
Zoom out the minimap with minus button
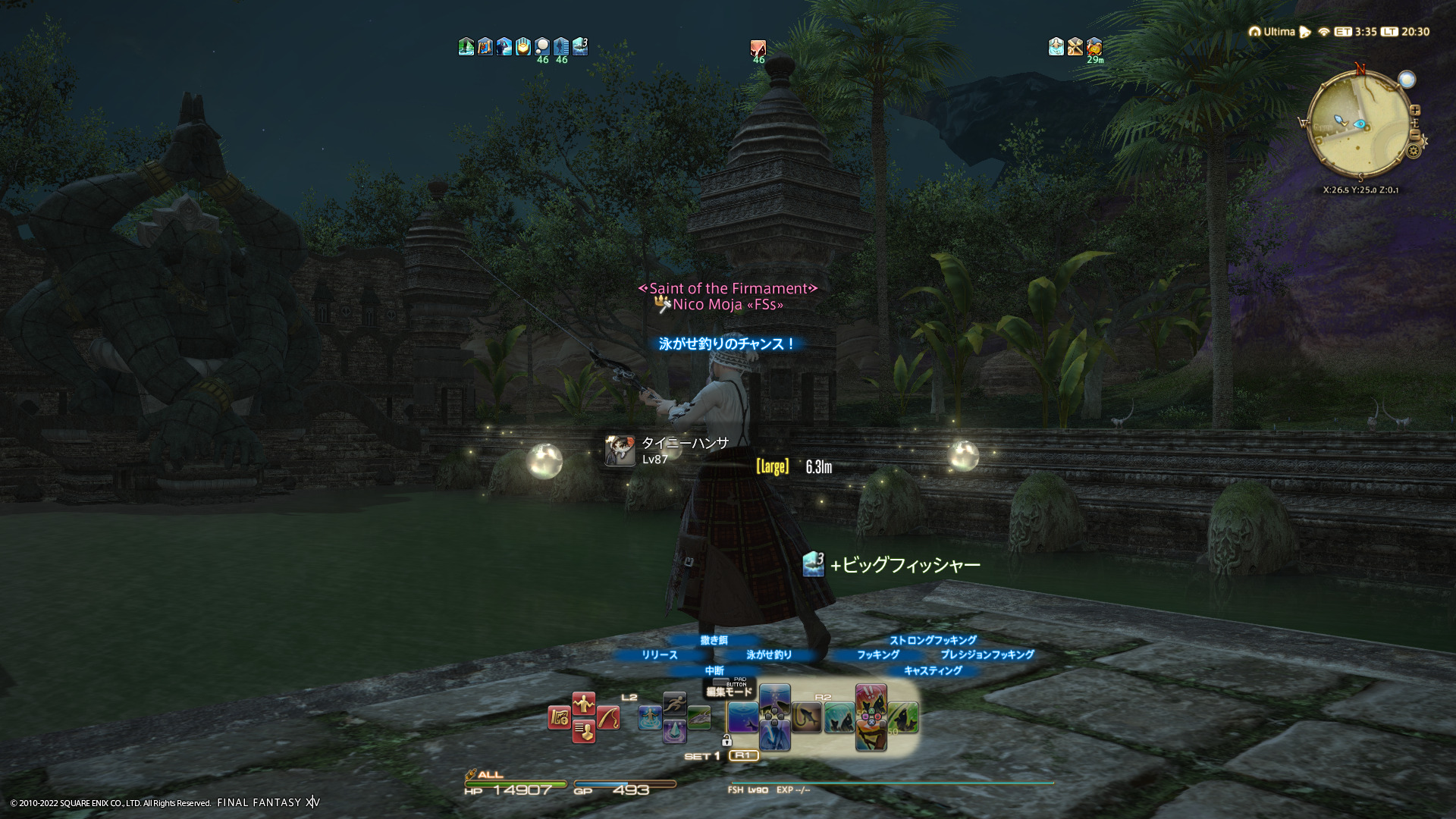pyautogui.click(x=1415, y=135)
